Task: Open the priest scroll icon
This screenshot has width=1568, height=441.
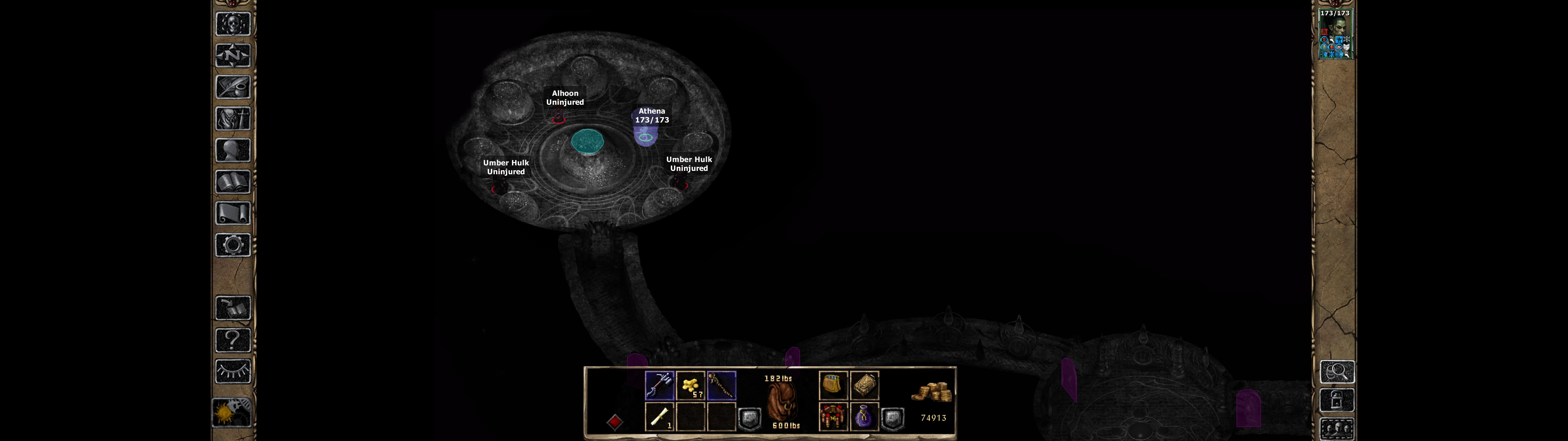Action: tap(233, 213)
